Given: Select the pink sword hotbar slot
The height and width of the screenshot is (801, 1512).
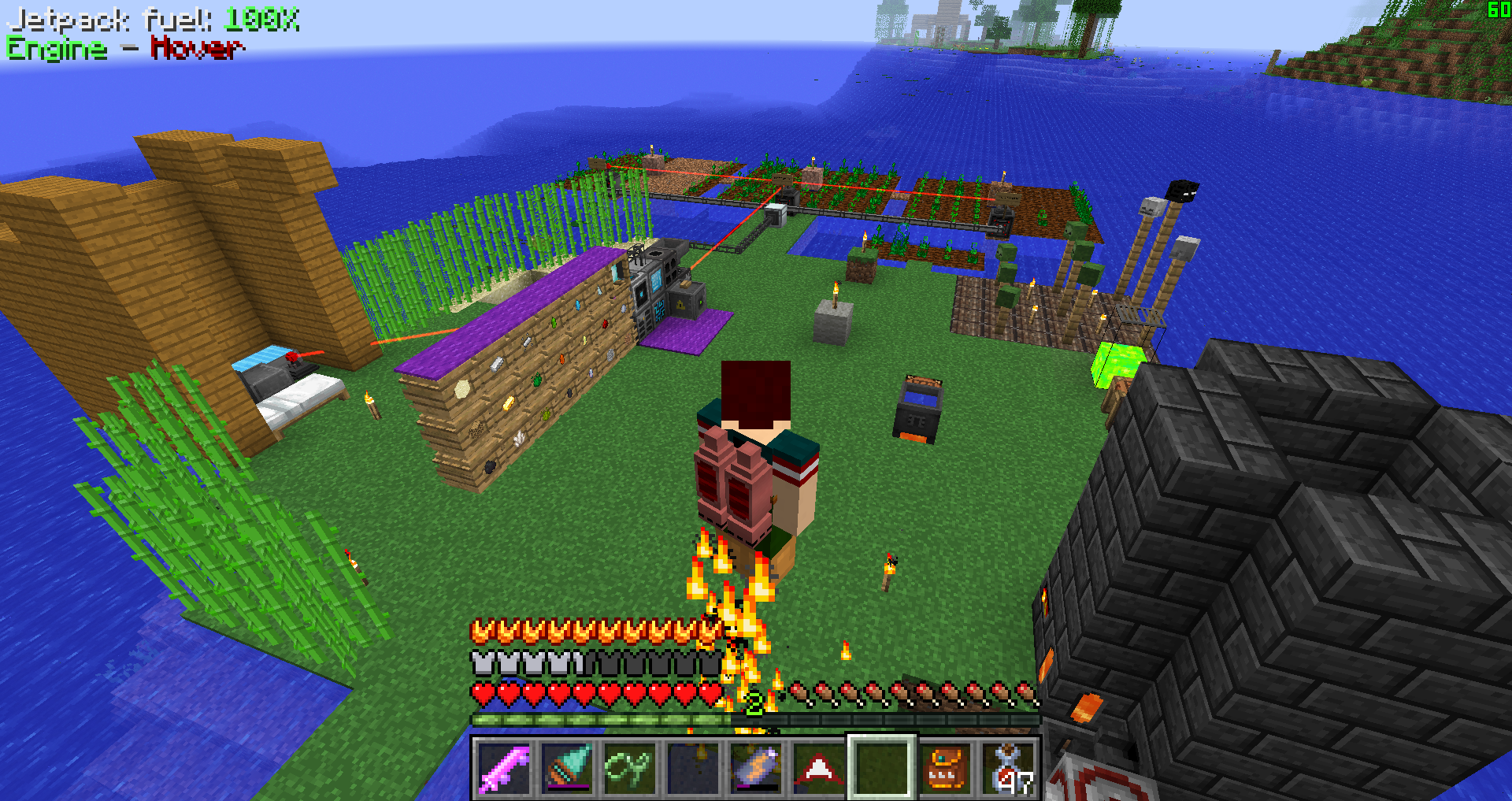Looking at the screenshot, I should pyautogui.click(x=504, y=768).
